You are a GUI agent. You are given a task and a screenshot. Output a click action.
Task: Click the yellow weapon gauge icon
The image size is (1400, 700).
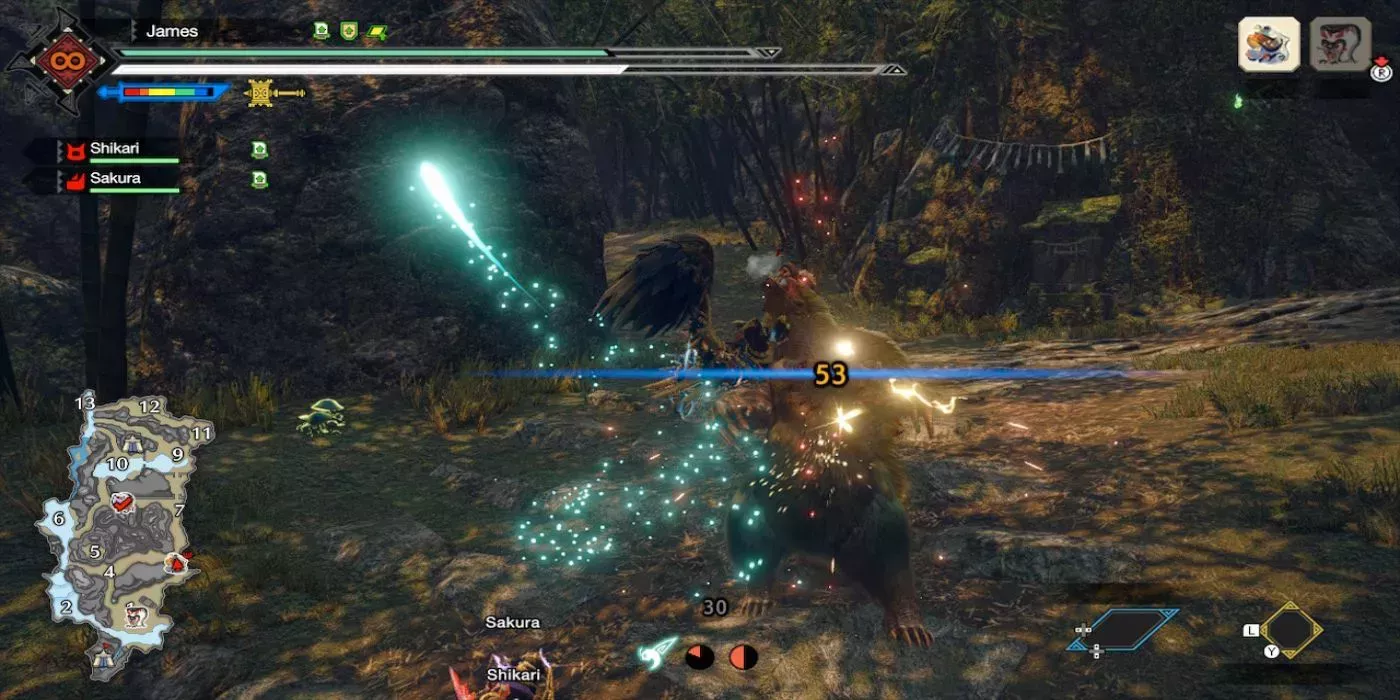point(262,93)
